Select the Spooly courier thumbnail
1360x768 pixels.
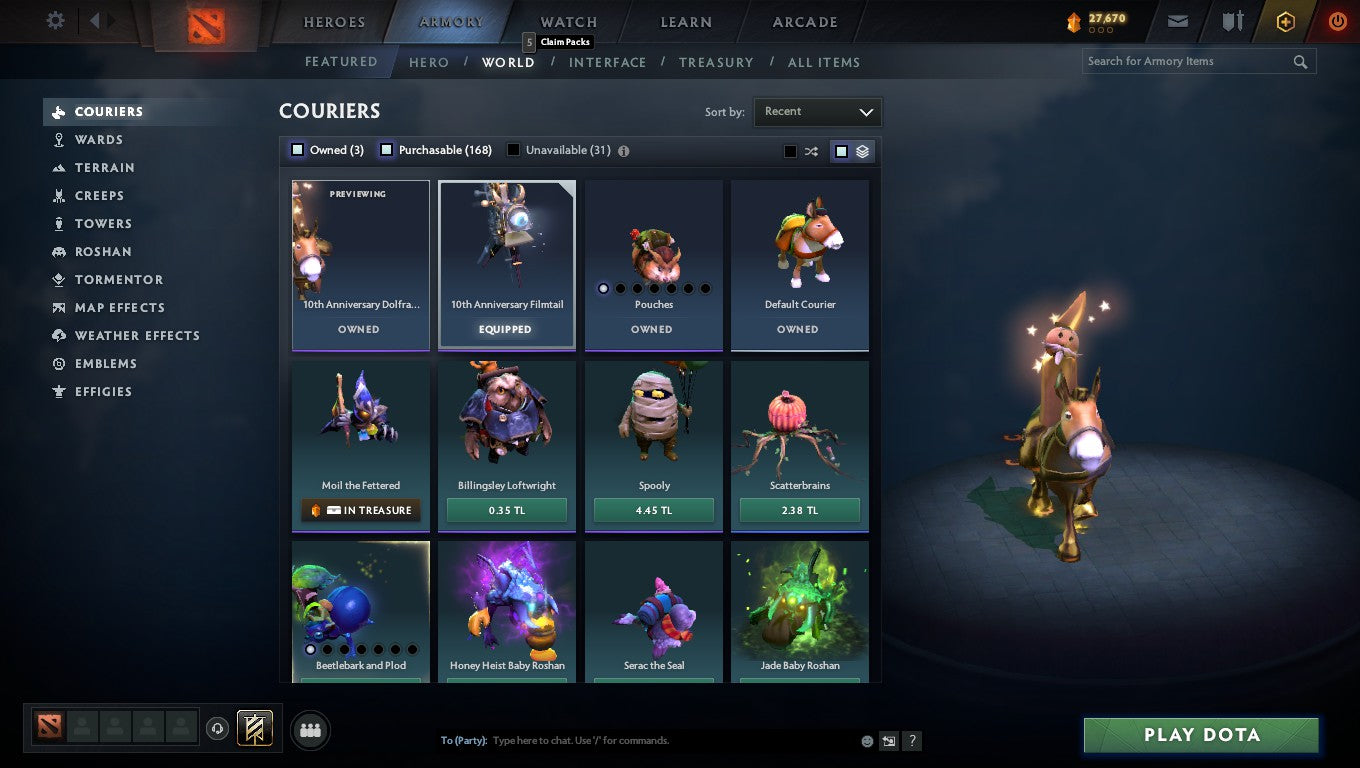click(653, 420)
